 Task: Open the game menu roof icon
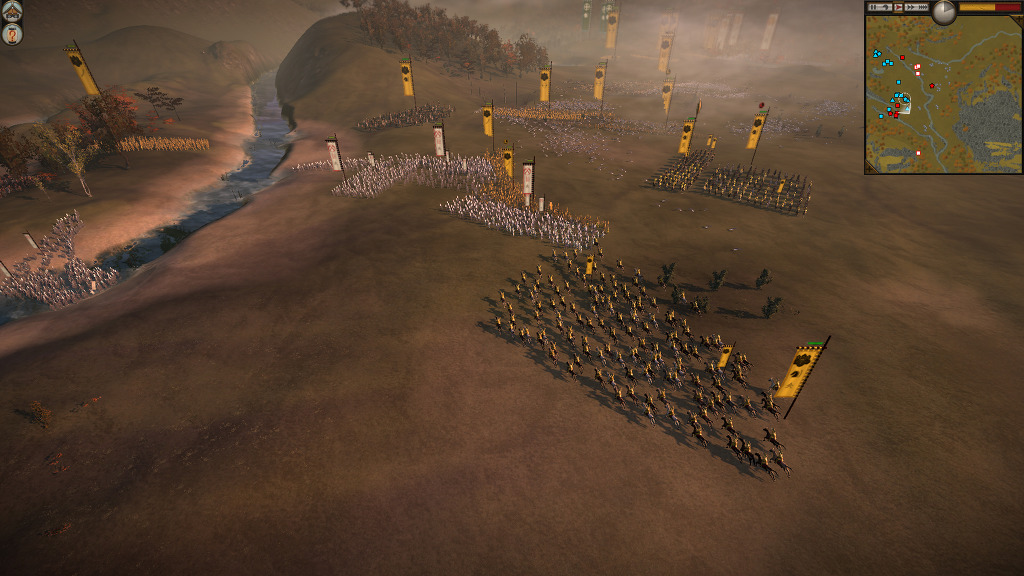coord(13,14)
